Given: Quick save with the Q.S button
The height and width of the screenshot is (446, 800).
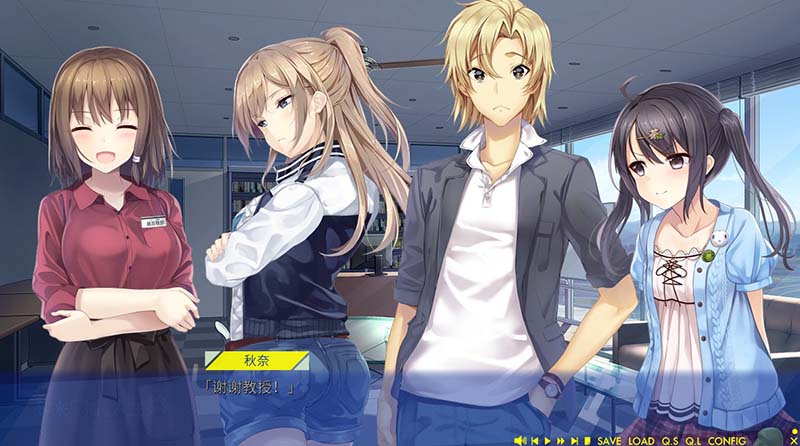Looking at the screenshot, I should click(670, 441).
